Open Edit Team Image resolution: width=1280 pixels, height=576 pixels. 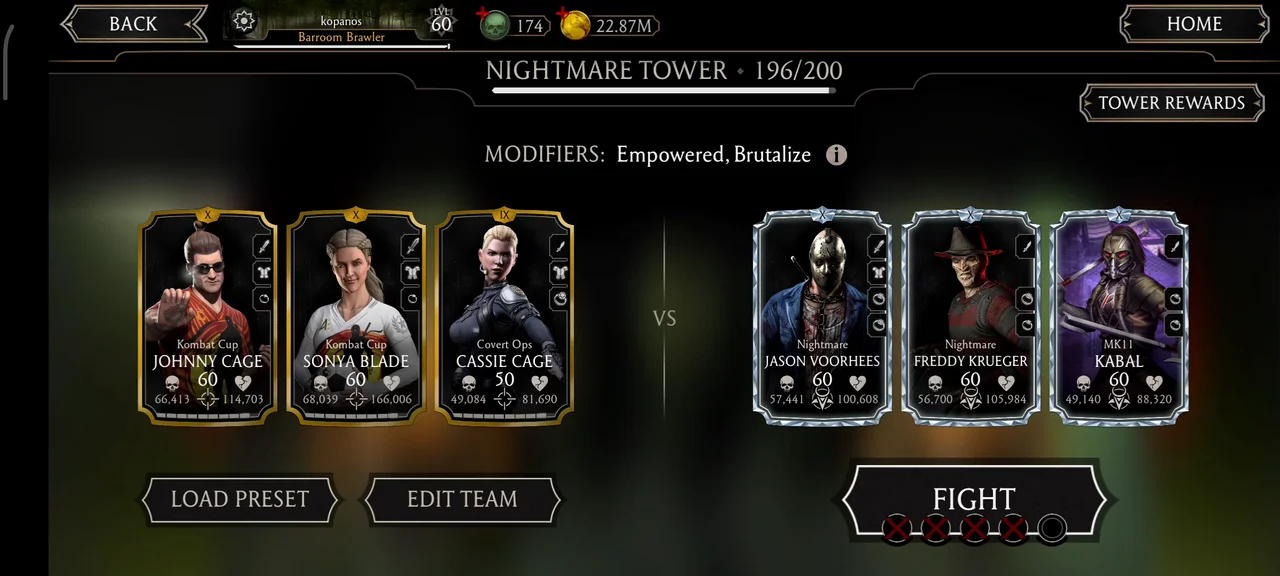(x=462, y=499)
